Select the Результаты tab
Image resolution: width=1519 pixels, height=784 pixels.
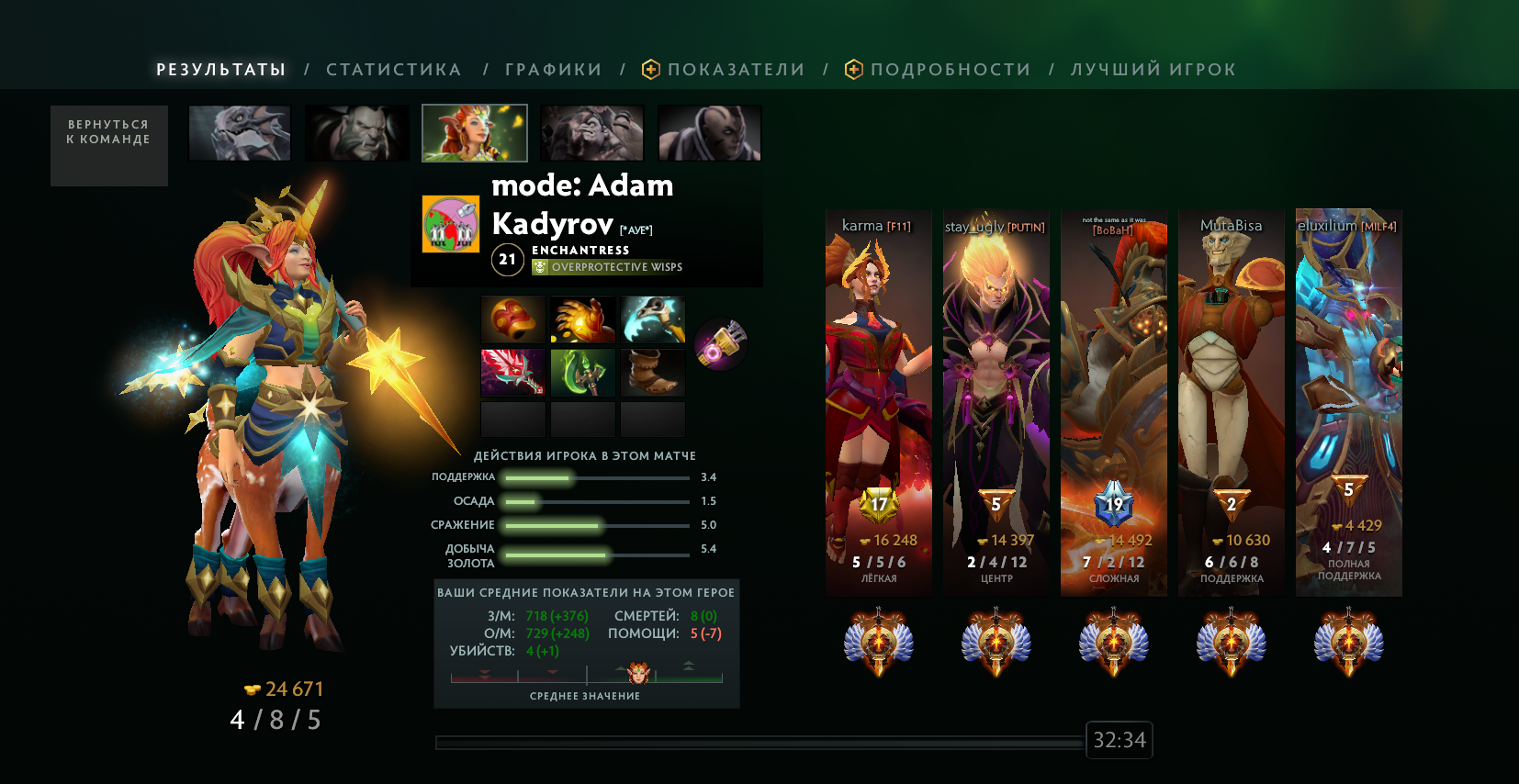point(220,70)
